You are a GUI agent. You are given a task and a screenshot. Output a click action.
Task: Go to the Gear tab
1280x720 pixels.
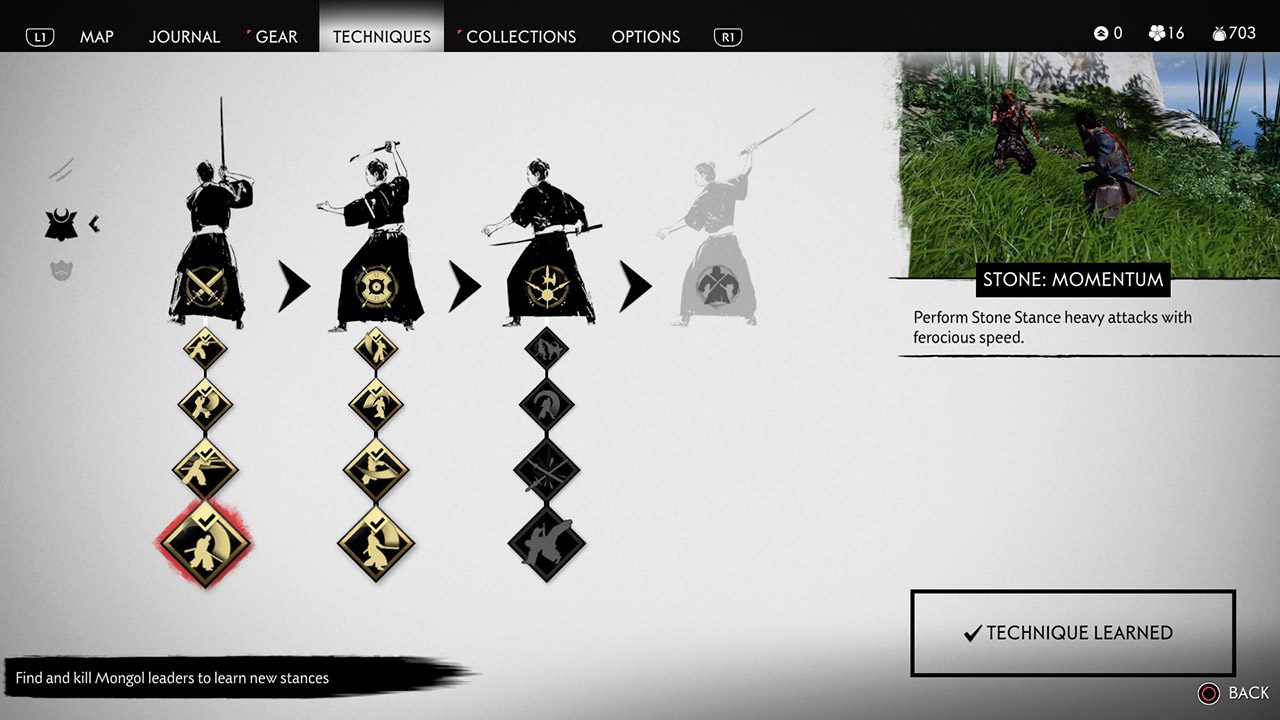(276, 37)
